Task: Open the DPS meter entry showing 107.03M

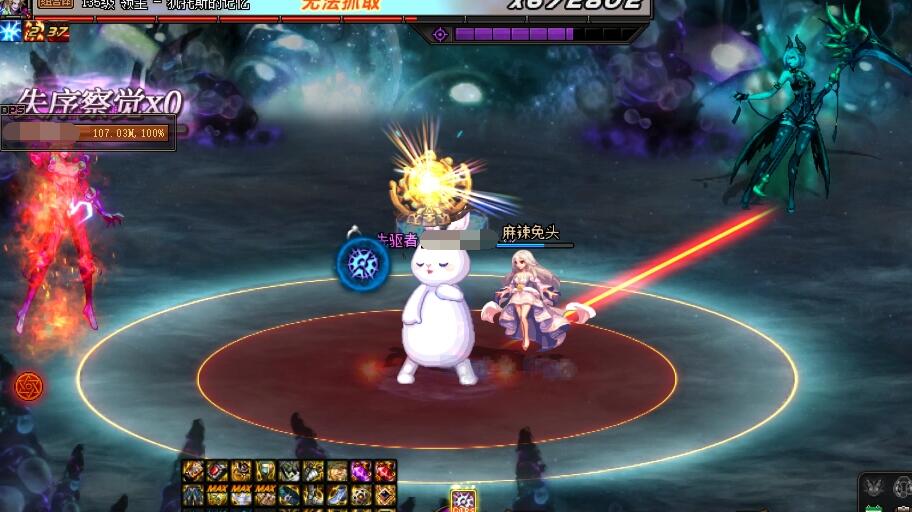Action: point(88,132)
